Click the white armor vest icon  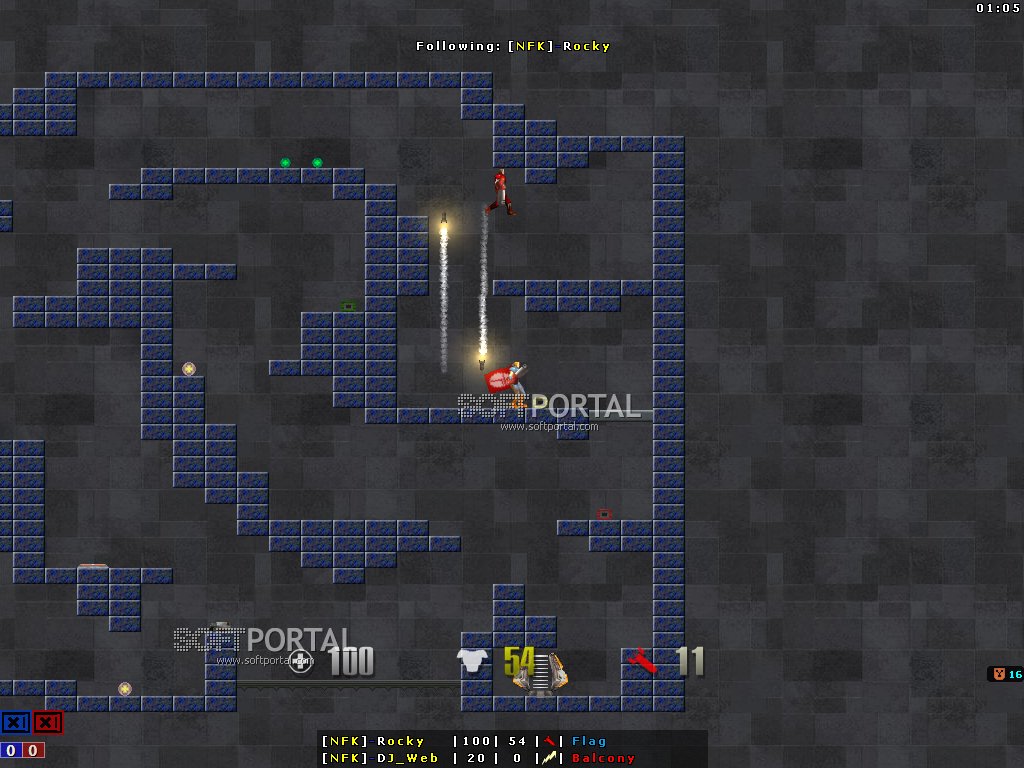(x=471, y=661)
